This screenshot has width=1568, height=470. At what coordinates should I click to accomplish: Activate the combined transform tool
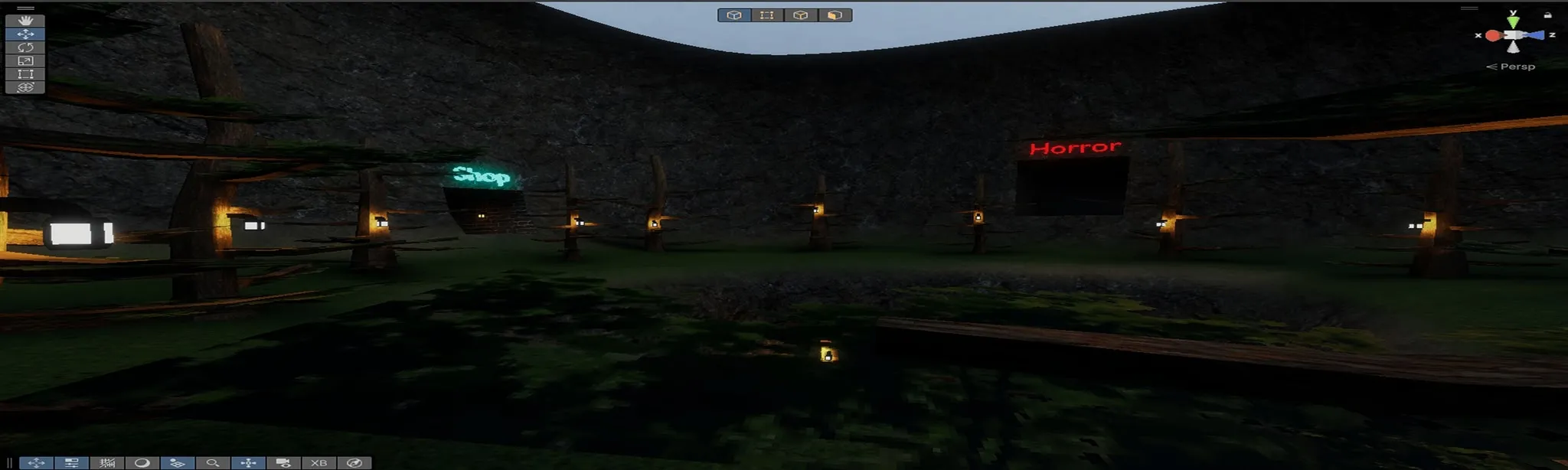[x=25, y=87]
